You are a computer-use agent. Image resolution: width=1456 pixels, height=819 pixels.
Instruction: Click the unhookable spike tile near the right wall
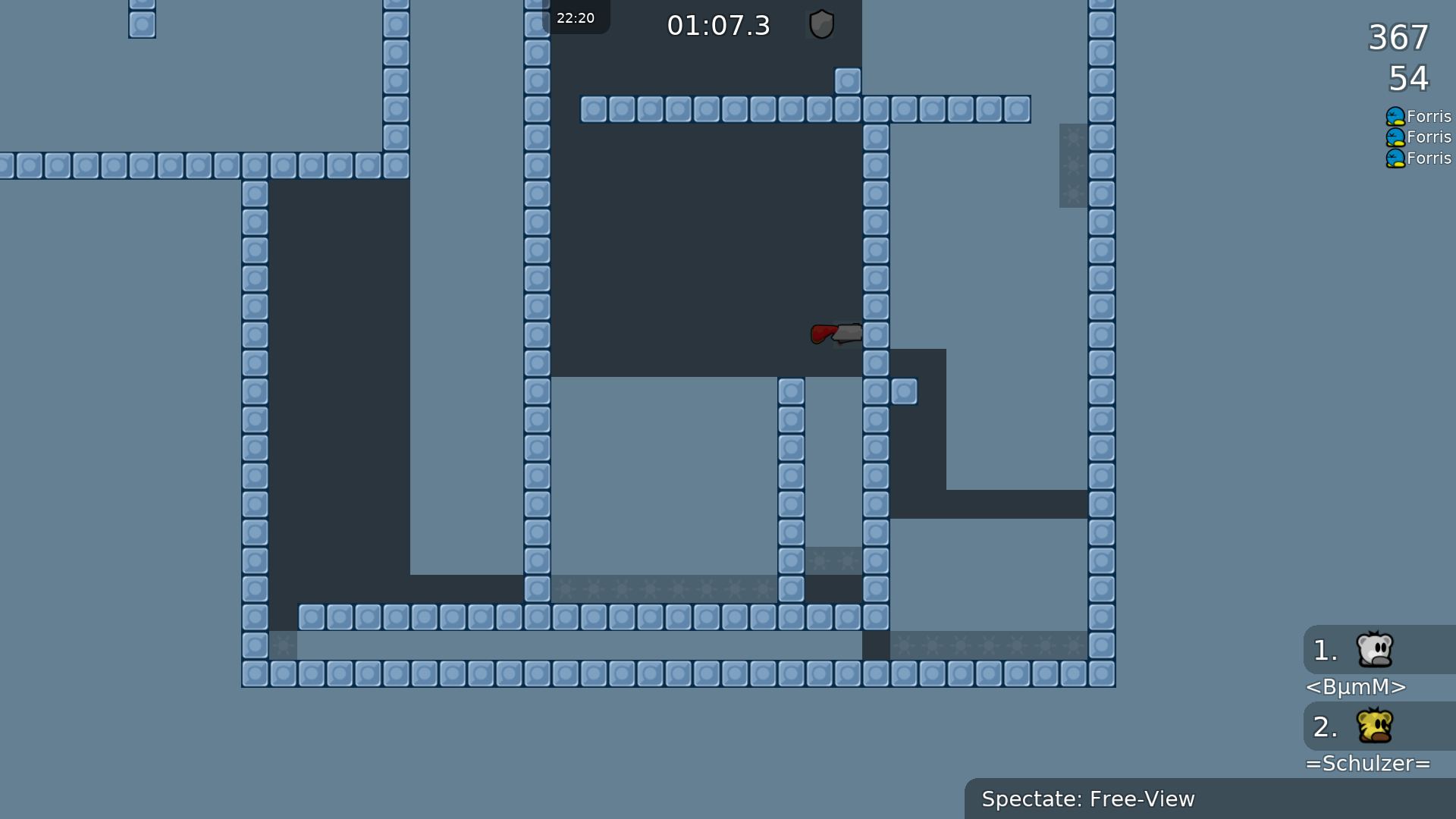(x=1074, y=165)
